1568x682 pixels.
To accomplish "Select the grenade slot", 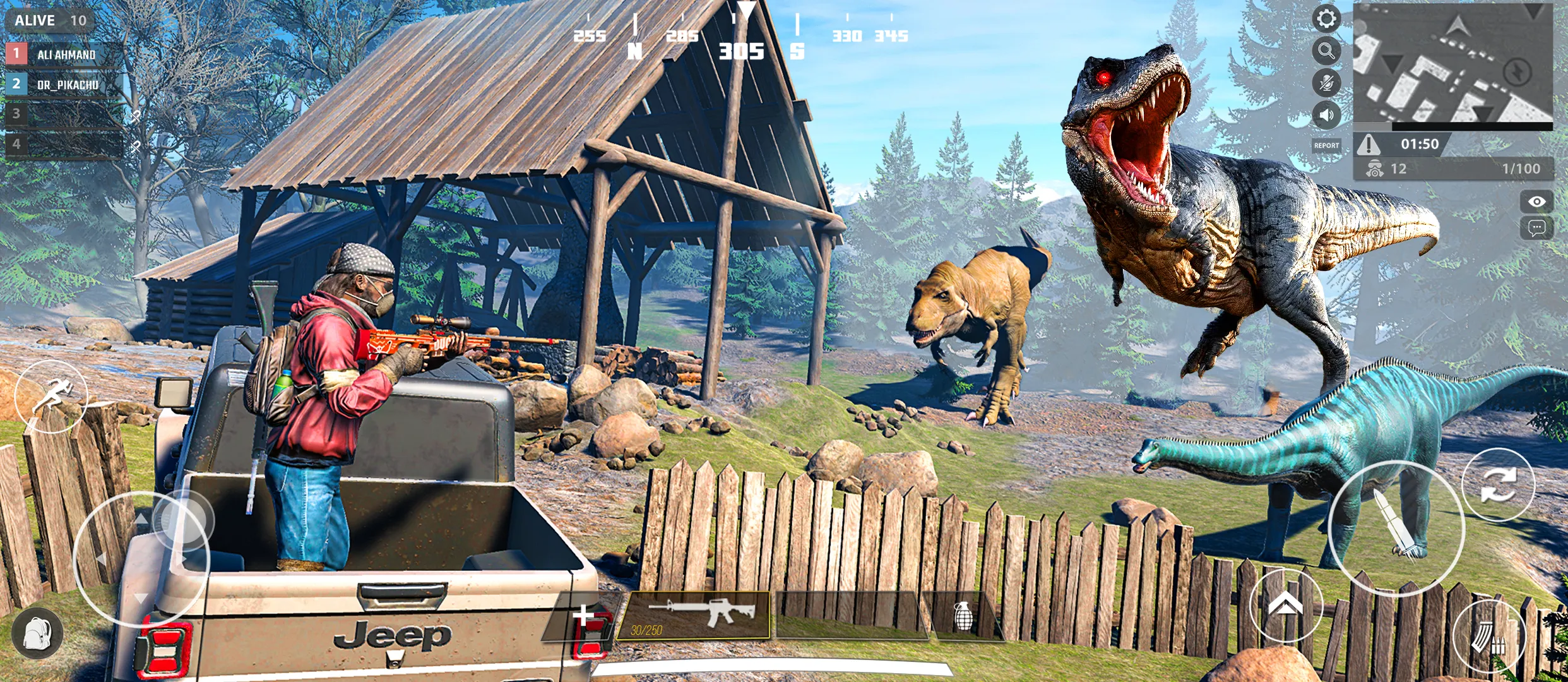I will 962,616.
